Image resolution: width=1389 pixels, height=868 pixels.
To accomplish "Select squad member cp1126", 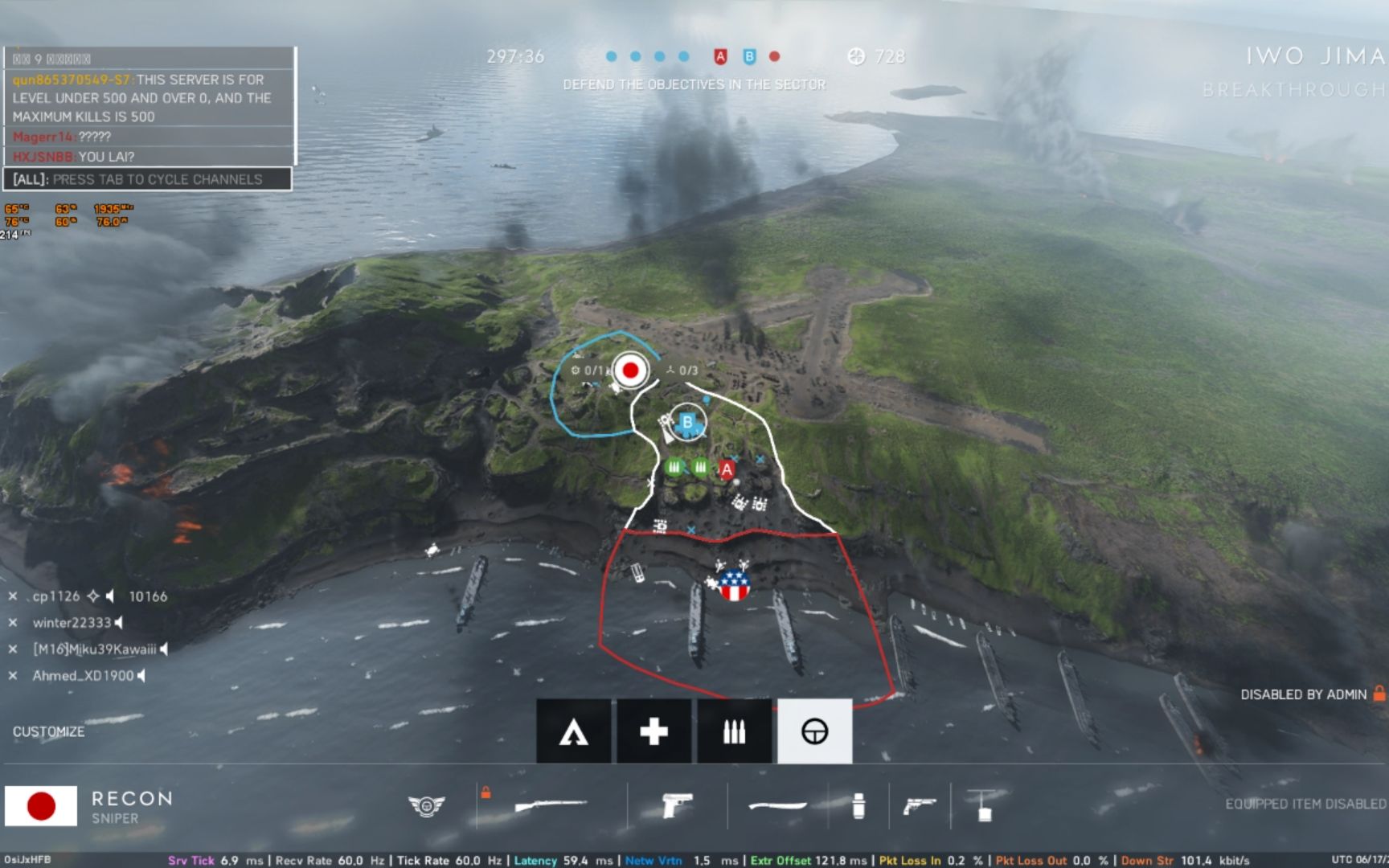I will pyautogui.click(x=56, y=596).
